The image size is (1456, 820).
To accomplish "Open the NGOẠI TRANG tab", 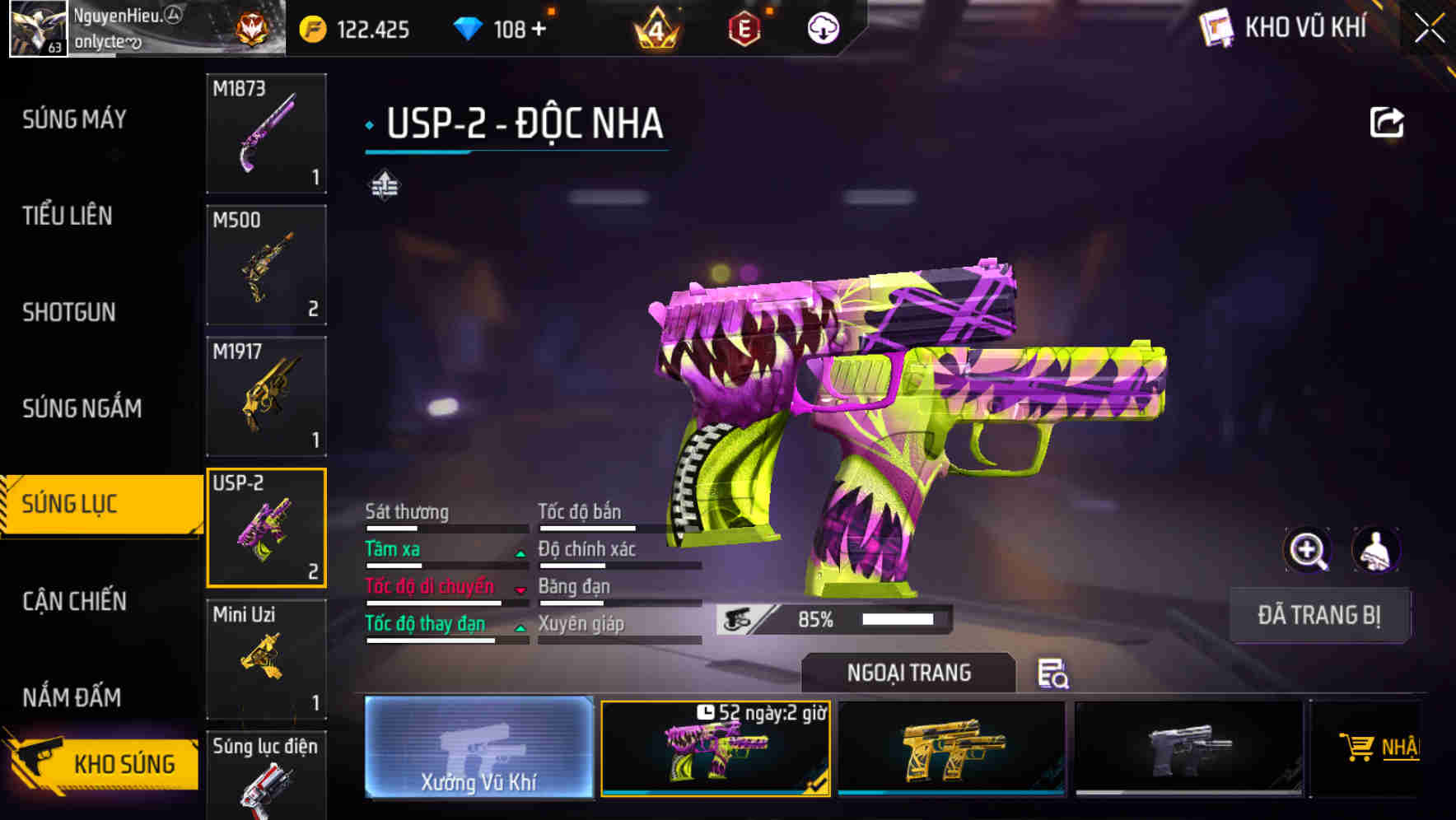I will pyautogui.click(x=908, y=672).
